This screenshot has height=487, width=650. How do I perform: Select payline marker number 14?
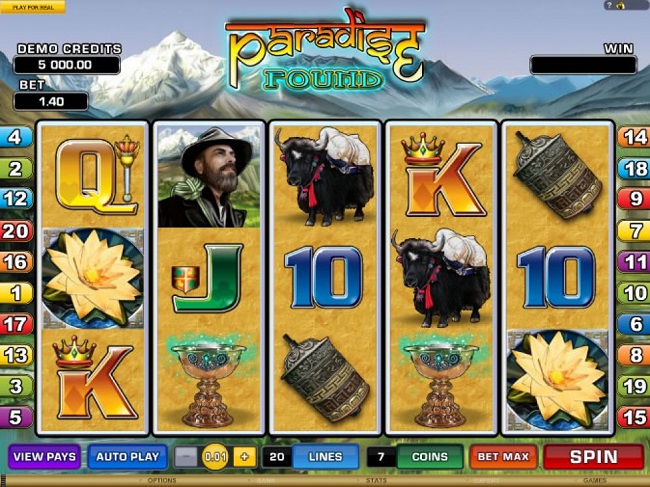tap(633, 138)
